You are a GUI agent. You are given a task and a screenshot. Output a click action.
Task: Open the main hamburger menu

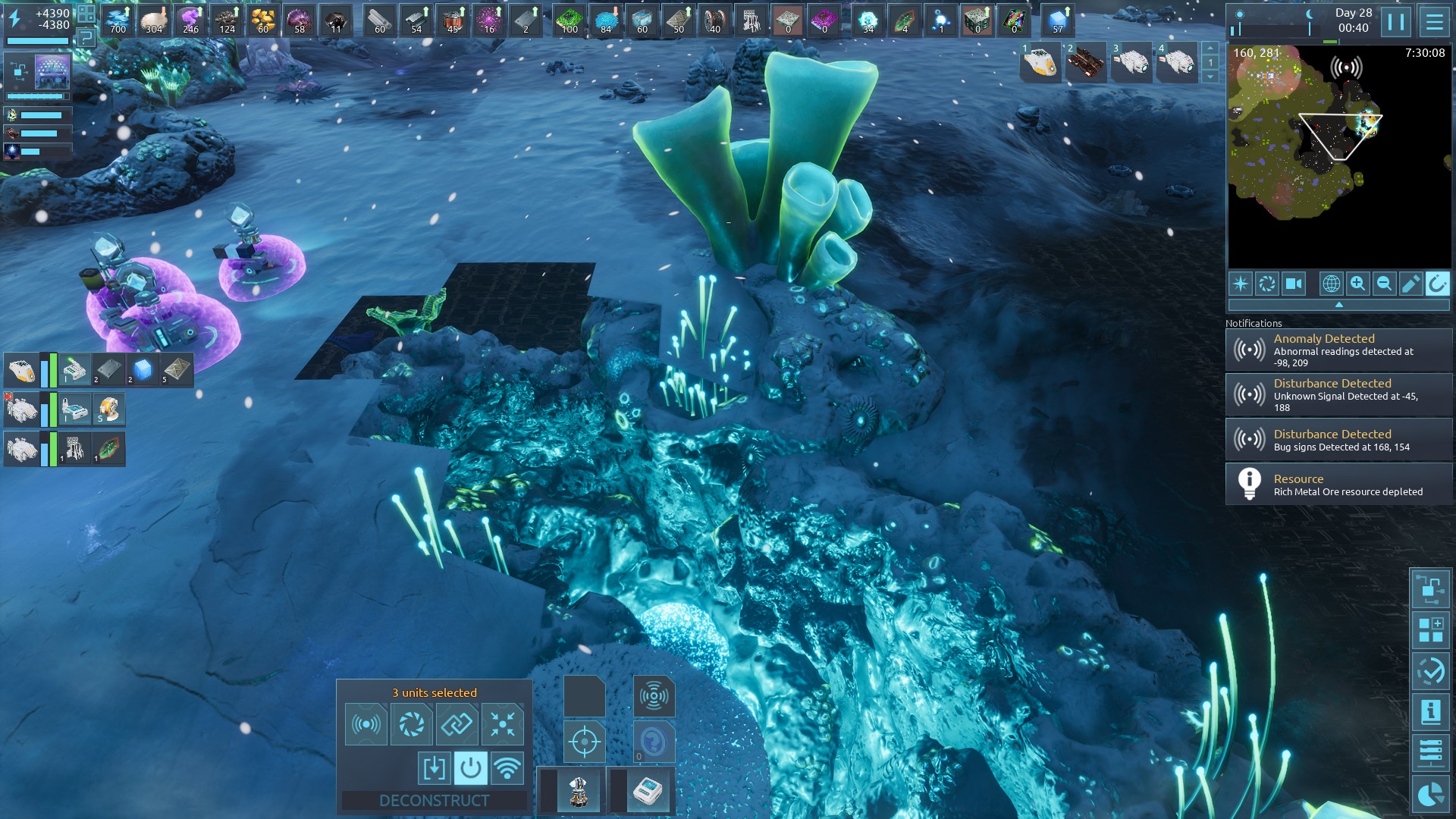[1434, 22]
